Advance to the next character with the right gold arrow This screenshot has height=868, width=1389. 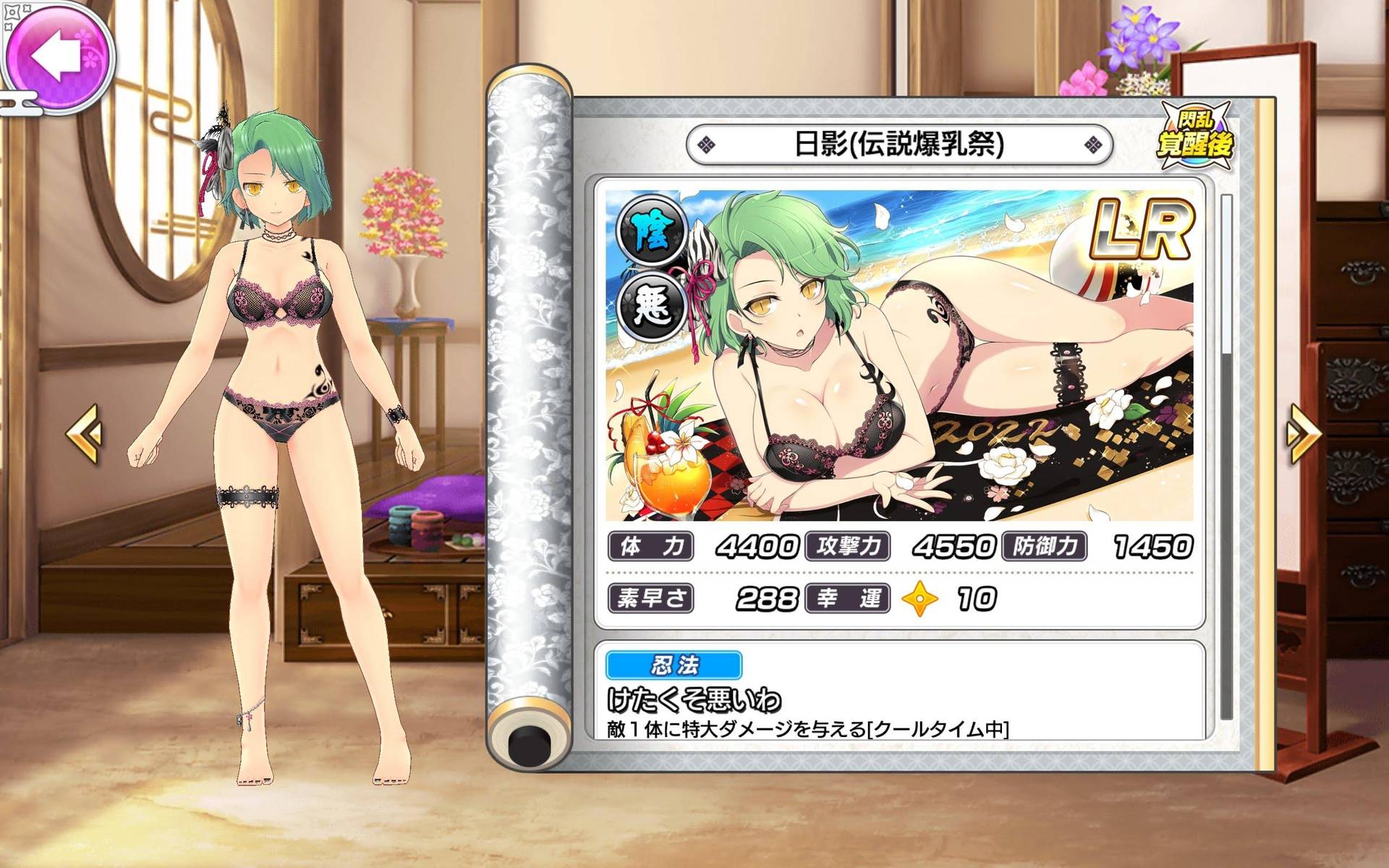tap(1303, 433)
